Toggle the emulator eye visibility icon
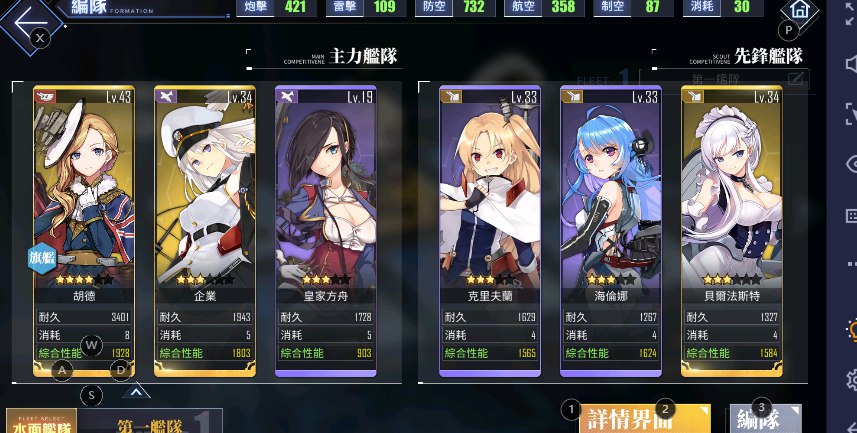Image resolution: width=857 pixels, height=433 pixels. click(850, 163)
